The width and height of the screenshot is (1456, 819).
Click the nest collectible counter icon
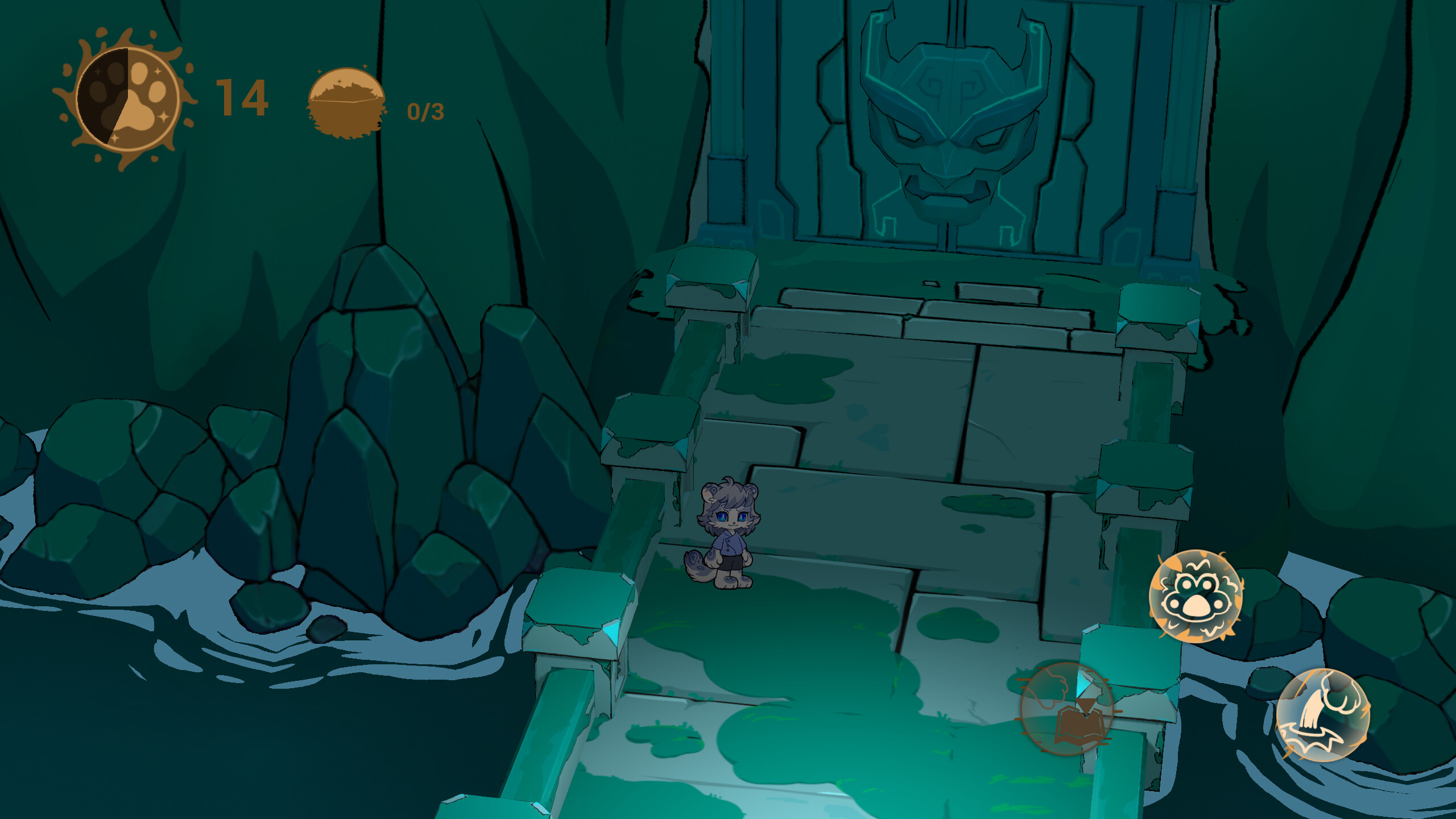coord(348,102)
